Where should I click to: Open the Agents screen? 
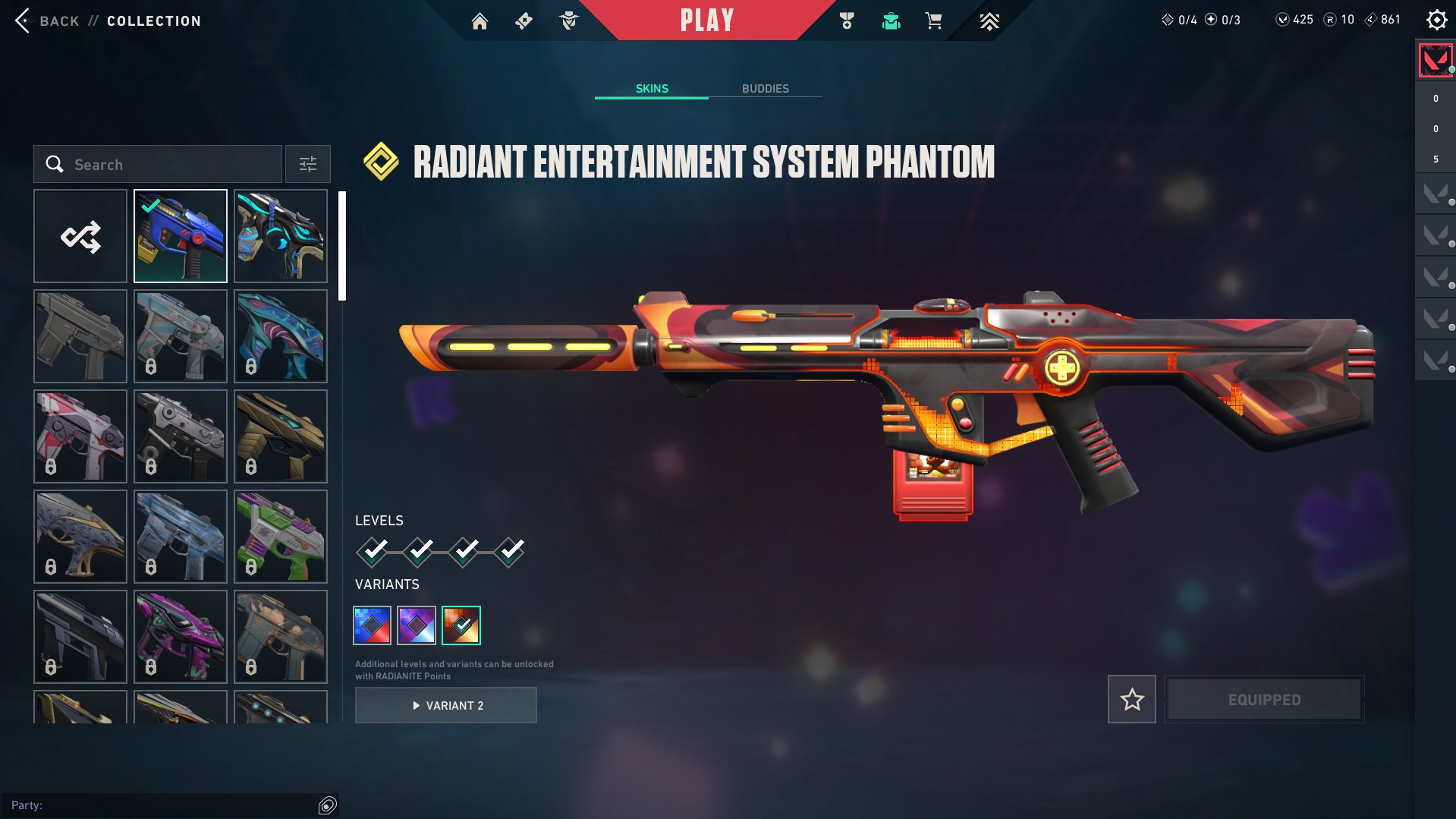tap(569, 20)
